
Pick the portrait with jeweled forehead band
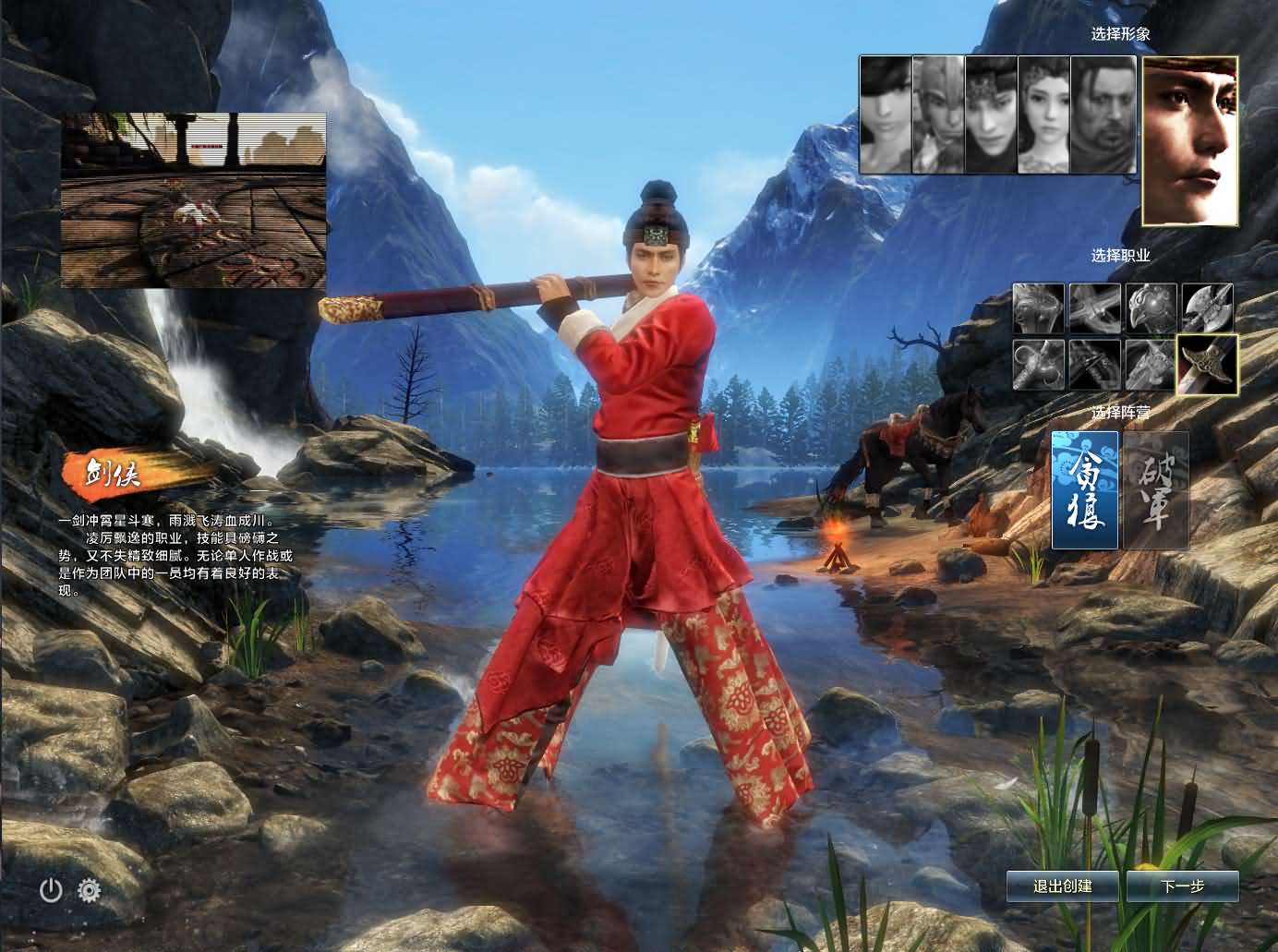tap(991, 114)
